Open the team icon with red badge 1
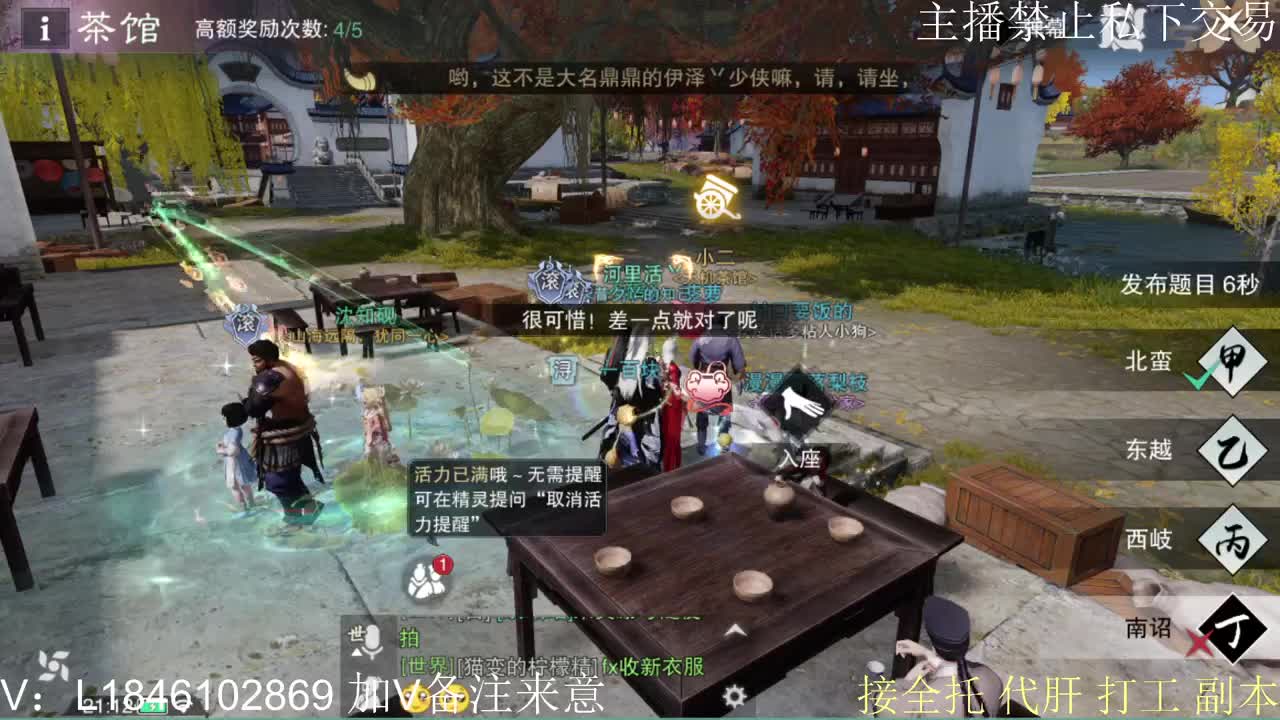Image resolution: width=1280 pixels, height=720 pixels. pos(427,580)
